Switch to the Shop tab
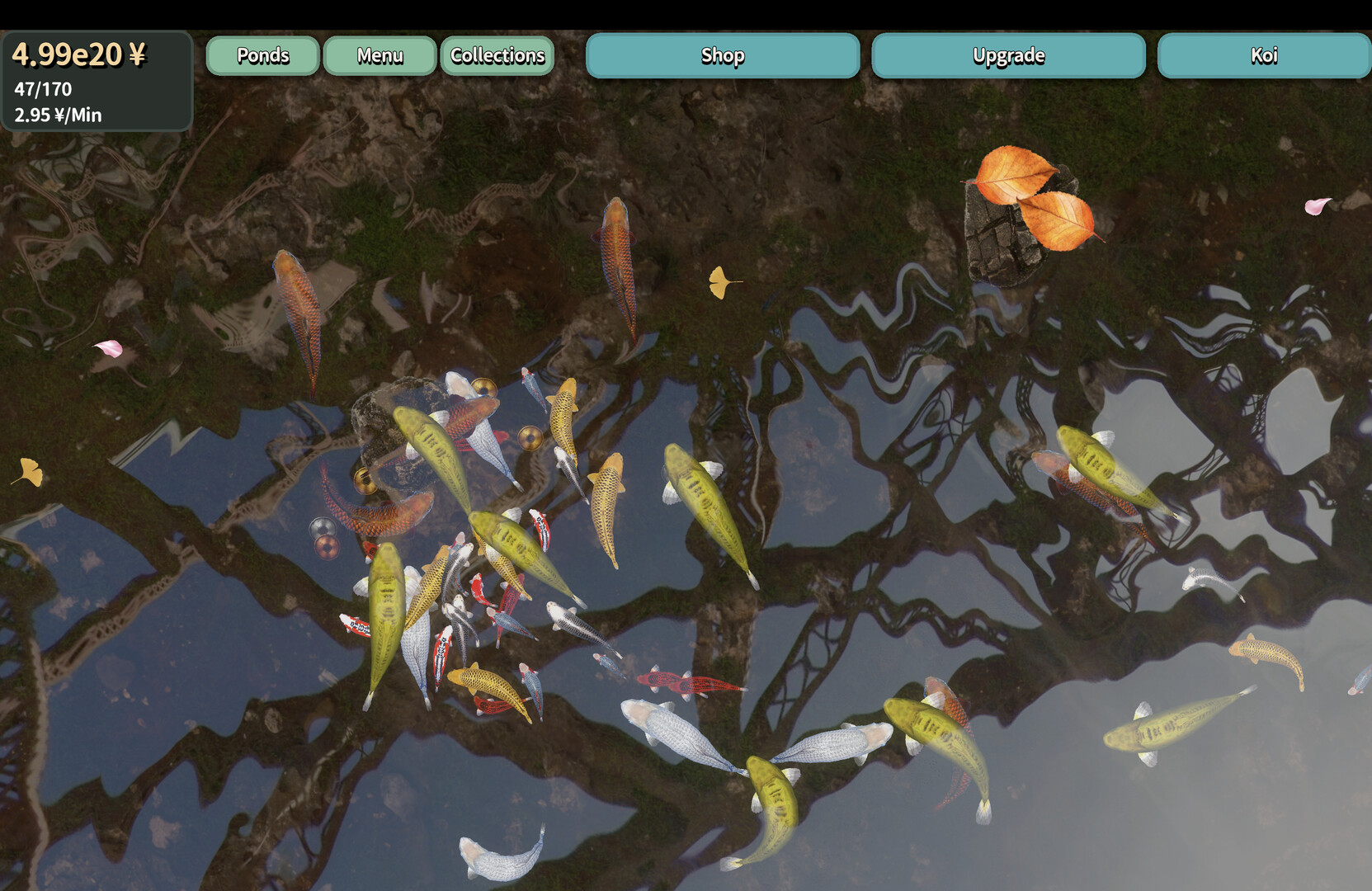Screen dimensions: 1372x891 [723, 55]
